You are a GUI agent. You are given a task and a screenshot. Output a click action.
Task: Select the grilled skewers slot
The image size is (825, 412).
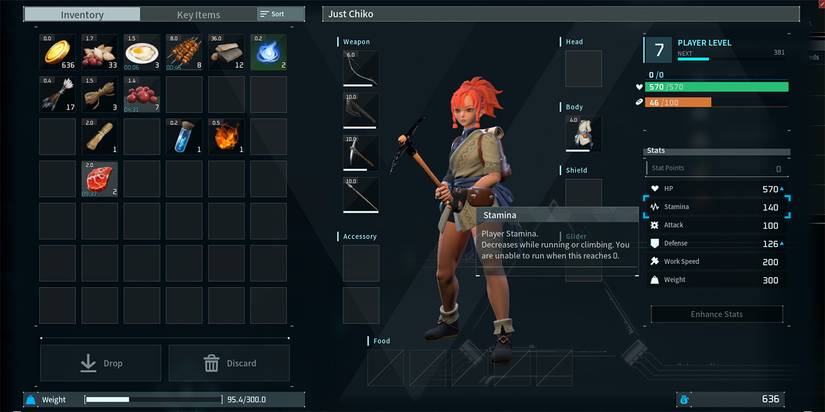pos(184,53)
